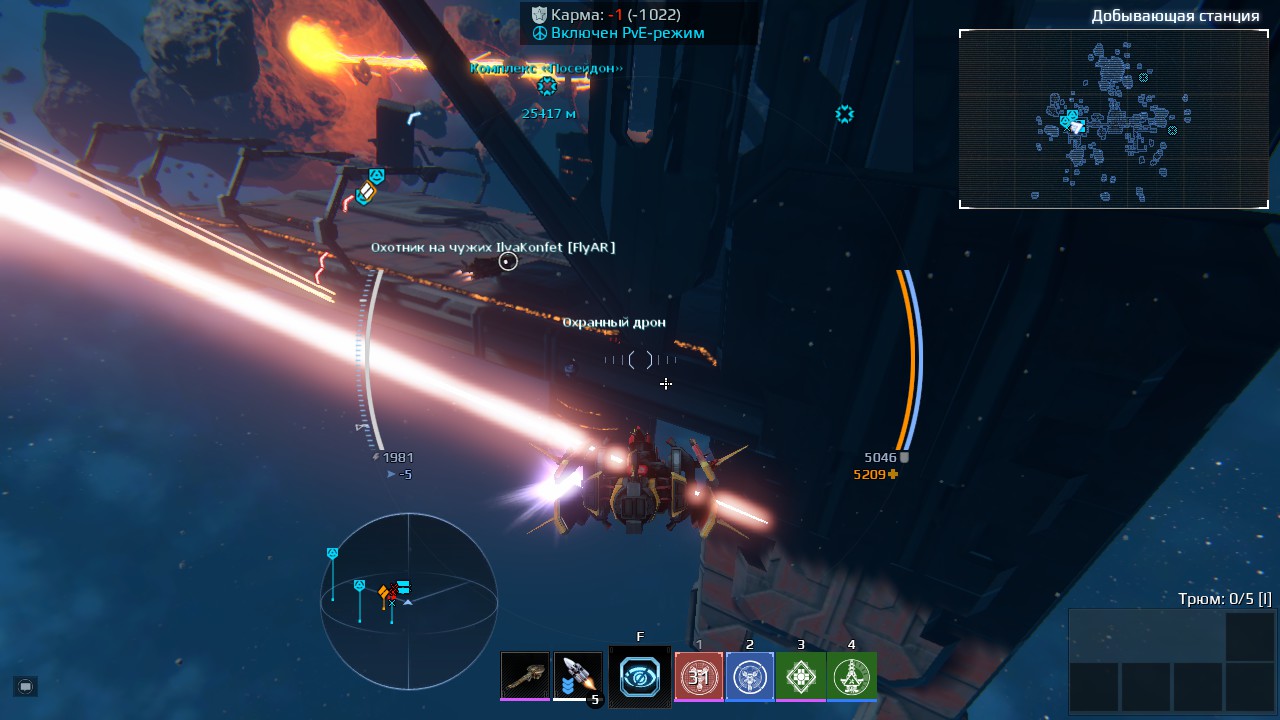
Task: Select the Poseidon Complex waypoint marker
Action: tap(546, 86)
